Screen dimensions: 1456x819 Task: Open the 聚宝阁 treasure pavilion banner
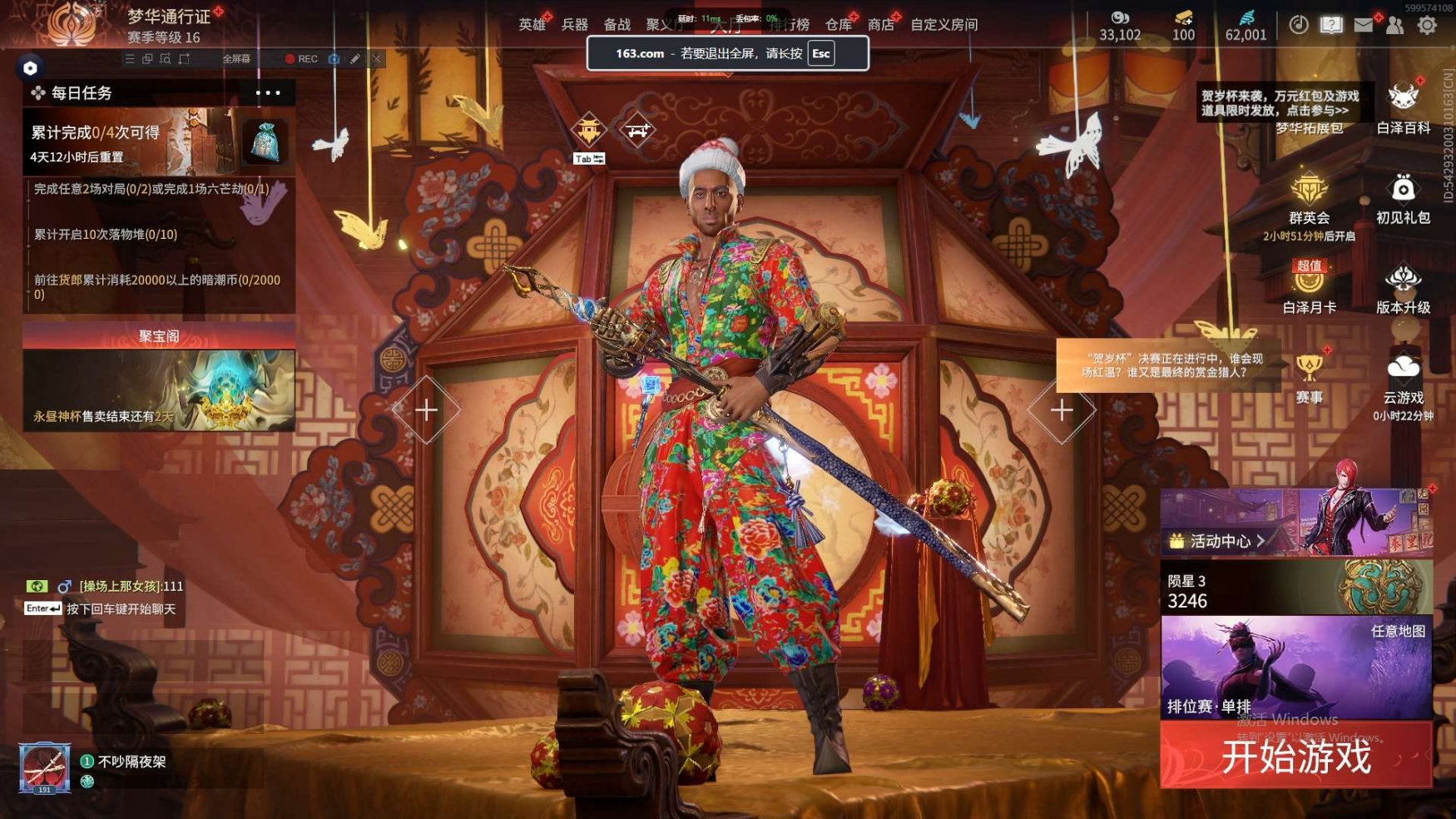pyautogui.click(x=159, y=379)
